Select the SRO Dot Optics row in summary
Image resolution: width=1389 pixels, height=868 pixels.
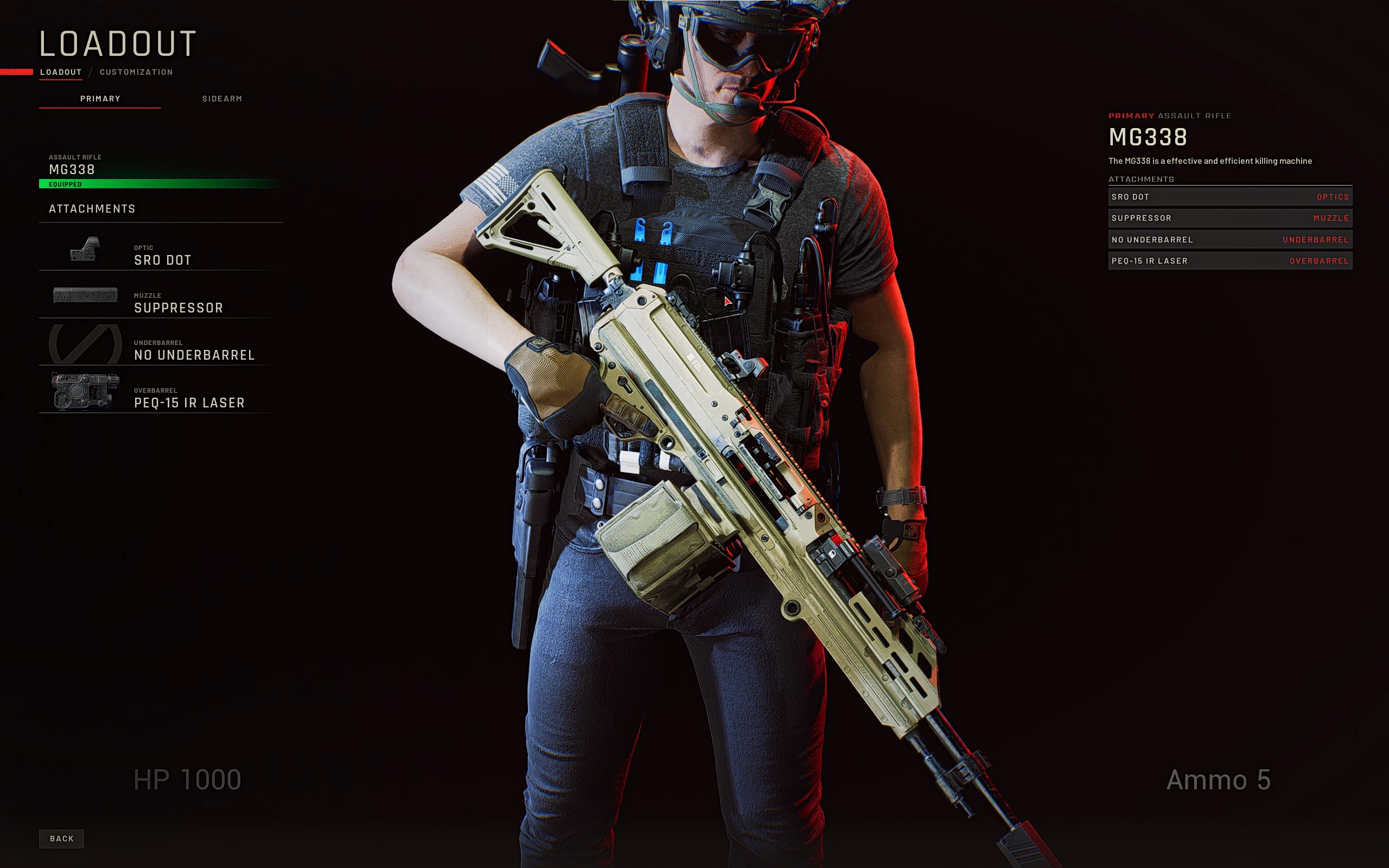1229,197
